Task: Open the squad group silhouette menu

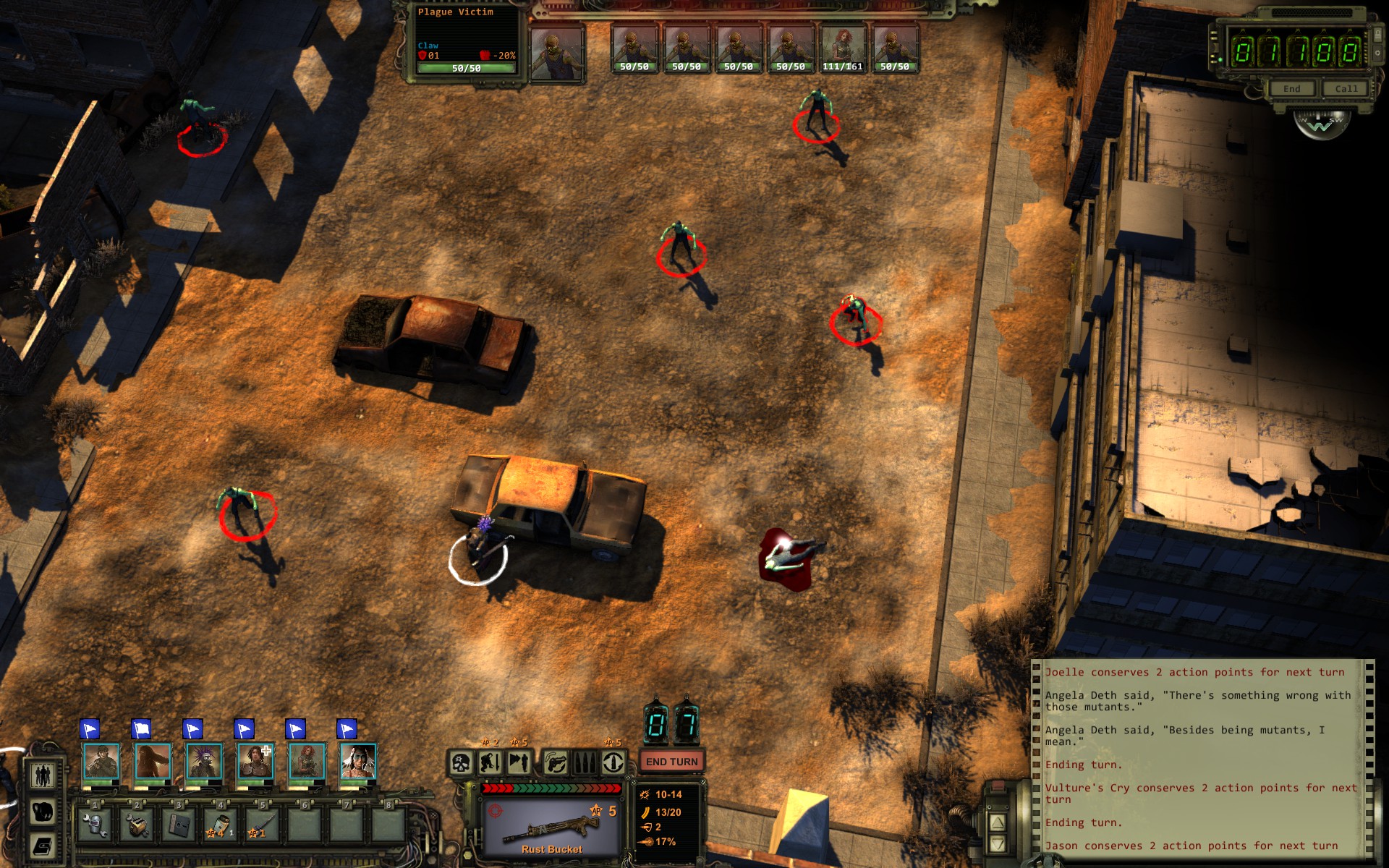Action: (43, 775)
